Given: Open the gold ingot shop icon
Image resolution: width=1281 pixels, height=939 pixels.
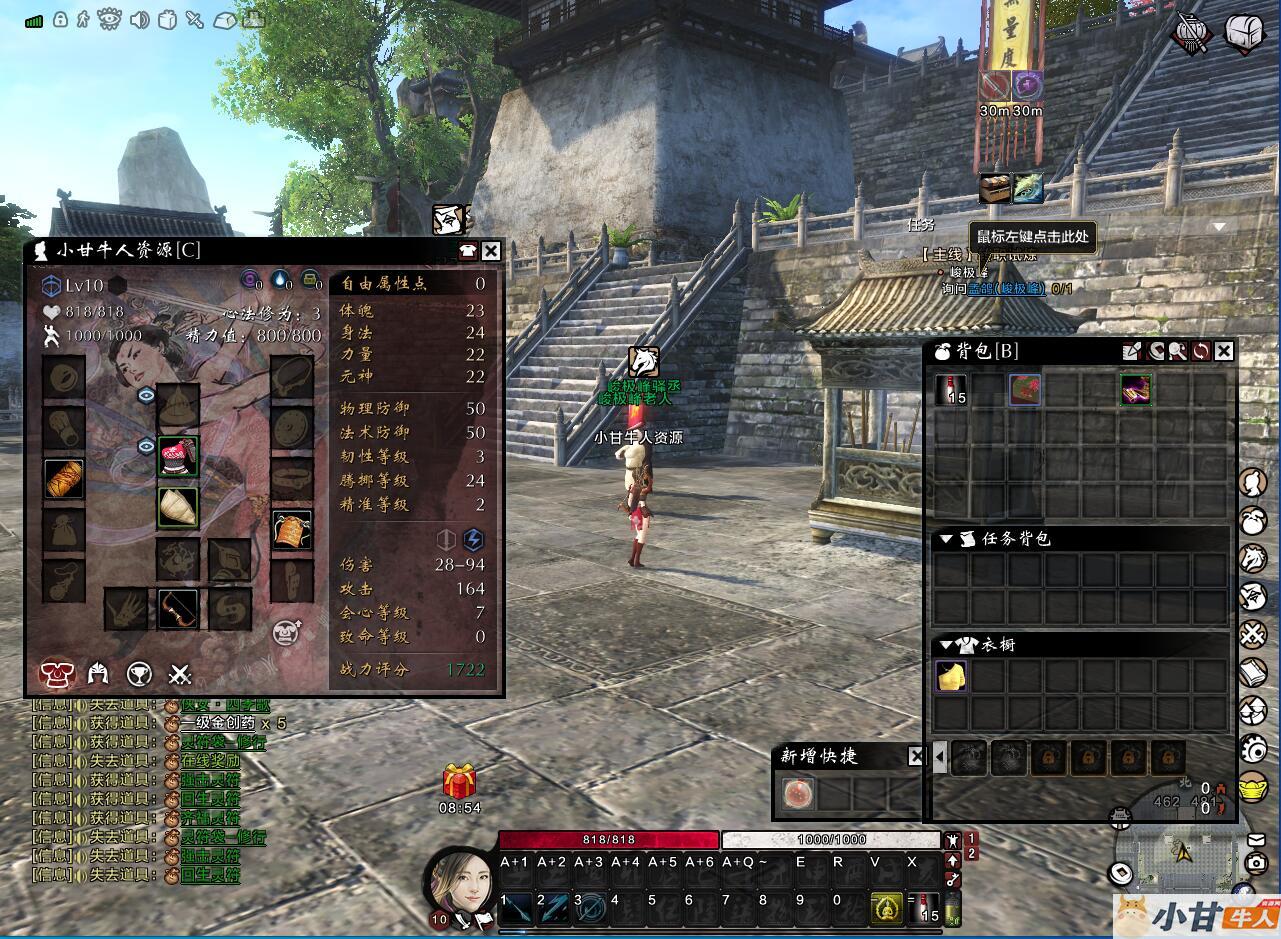Looking at the screenshot, I should tap(1253, 787).
